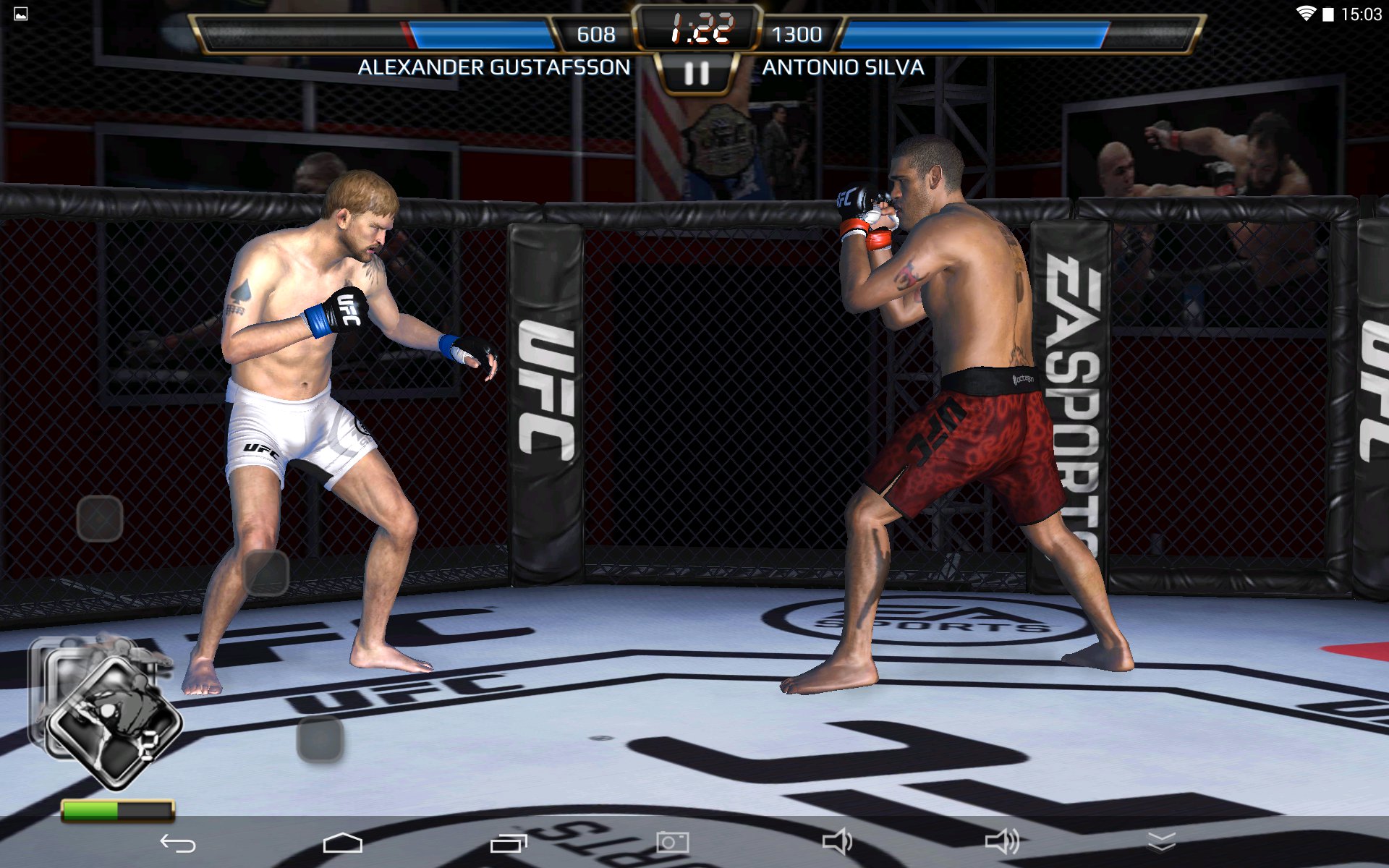Take a screenshot with the camera icon
1389x868 pixels.
(672, 842)
